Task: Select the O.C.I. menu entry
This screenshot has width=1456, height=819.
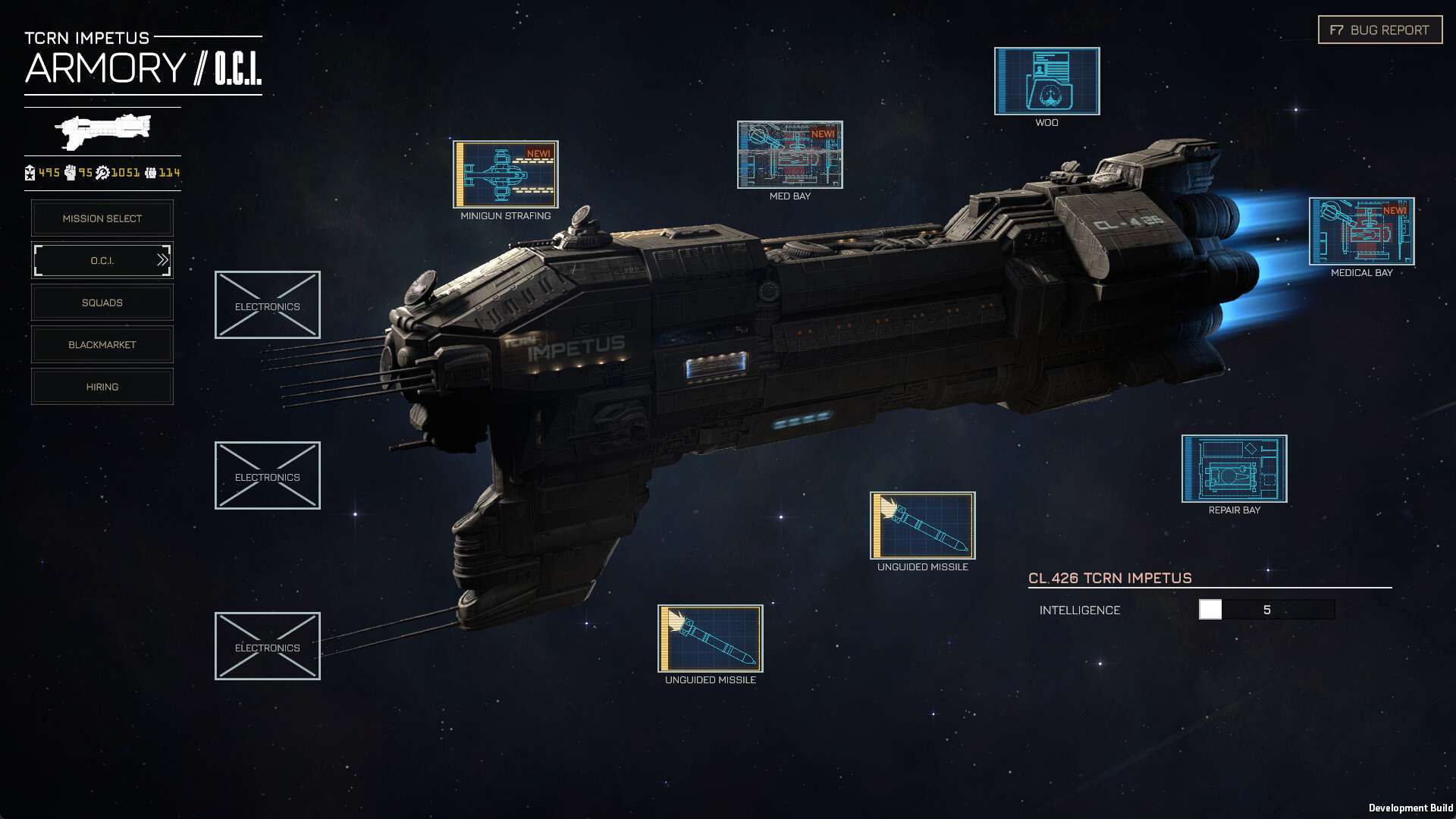Action: [x=102, y=261]
